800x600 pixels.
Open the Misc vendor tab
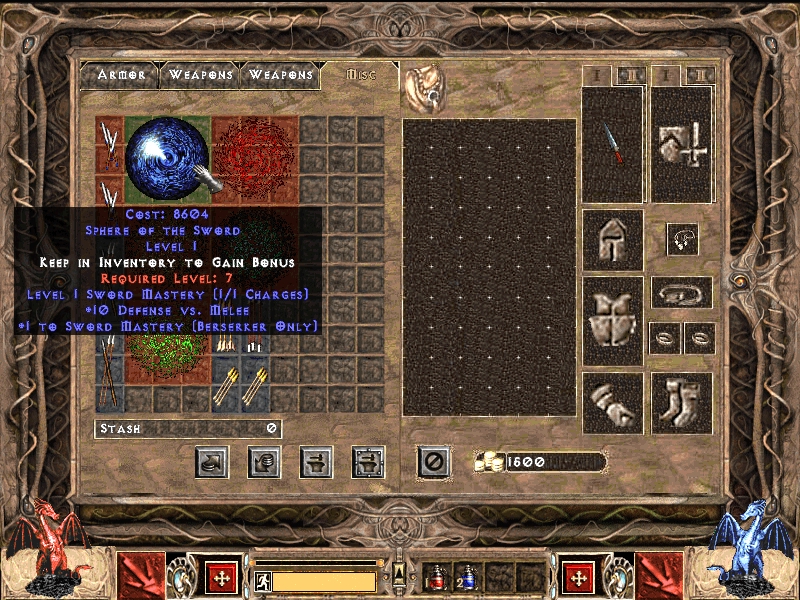[361, 75]
